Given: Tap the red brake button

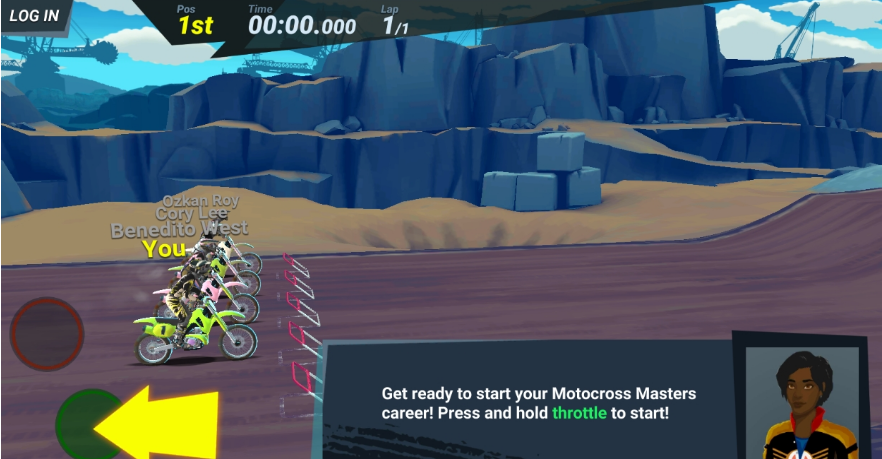Looking at the screenshot, I should pyautogui.click(x=47, y=334).
